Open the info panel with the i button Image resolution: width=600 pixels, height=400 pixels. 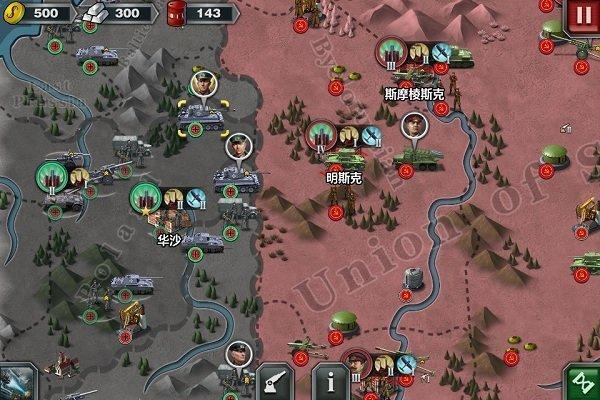pyautogui.click(x=332, y=383)
